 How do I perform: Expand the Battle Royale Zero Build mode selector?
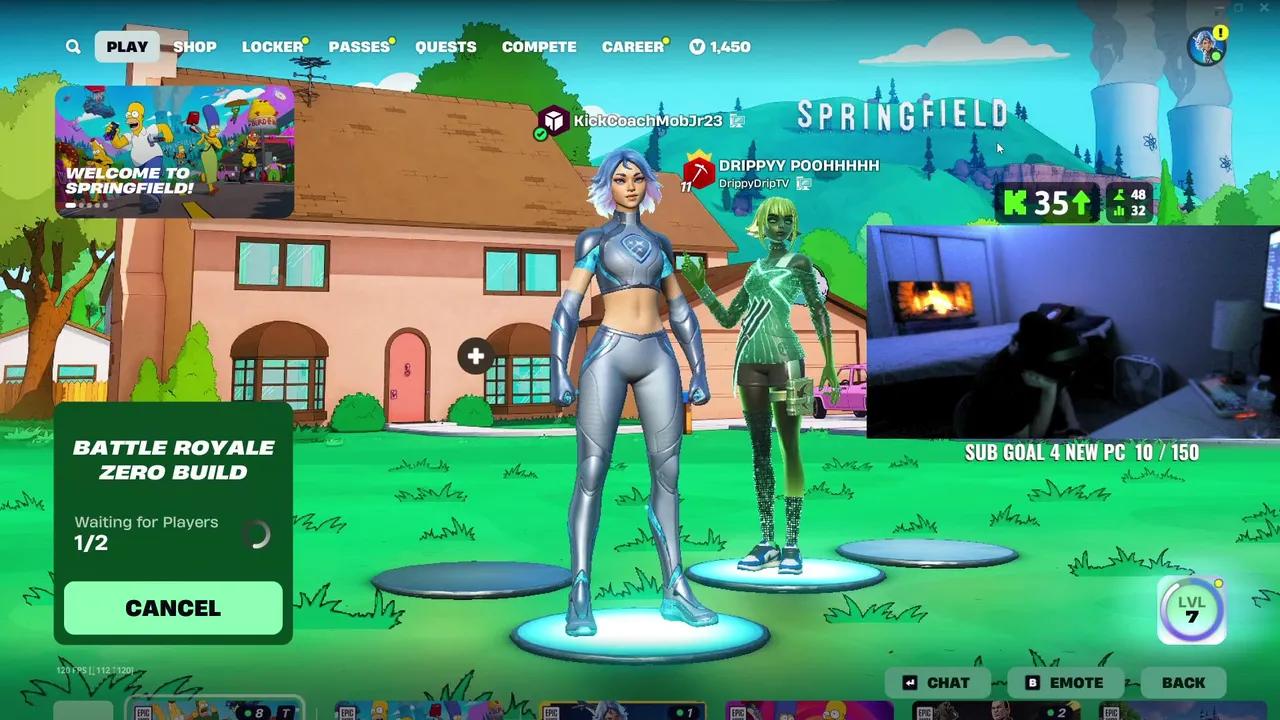click(x=173, y=460)
